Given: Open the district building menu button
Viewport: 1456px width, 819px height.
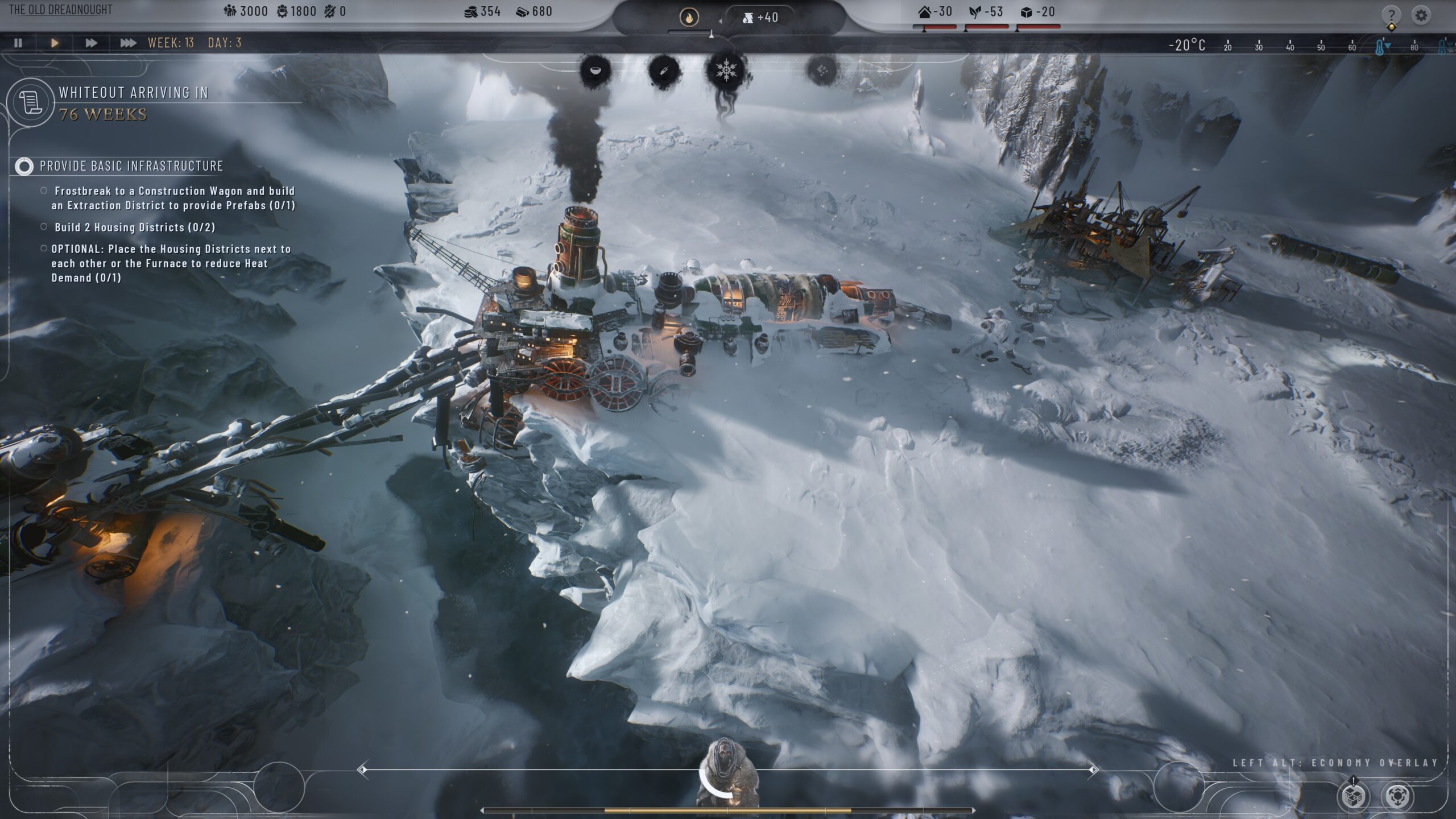Looking at the screenshot, I should pos(1353,796).
